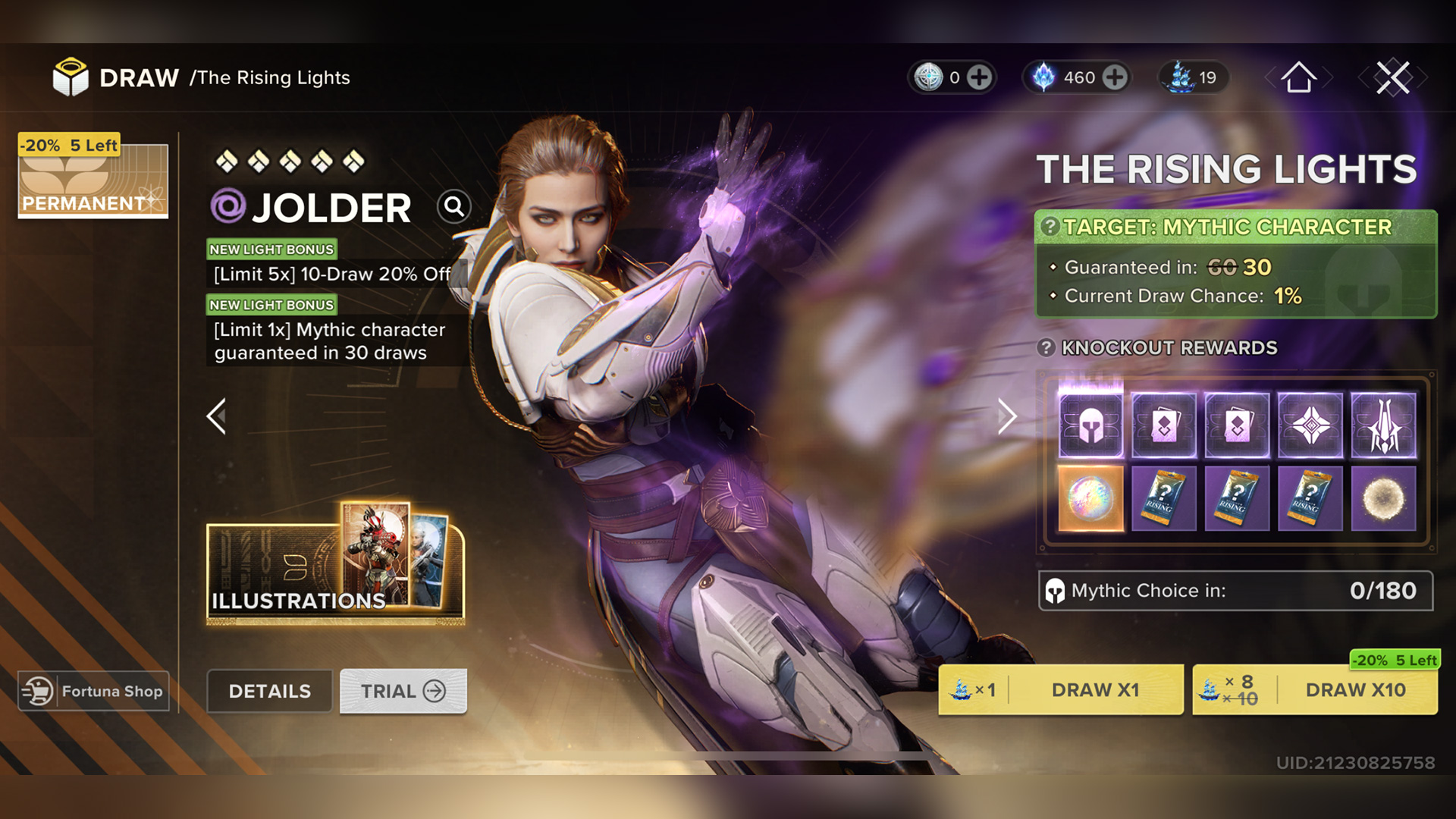Show the previous featured character

tap(217, 416)
